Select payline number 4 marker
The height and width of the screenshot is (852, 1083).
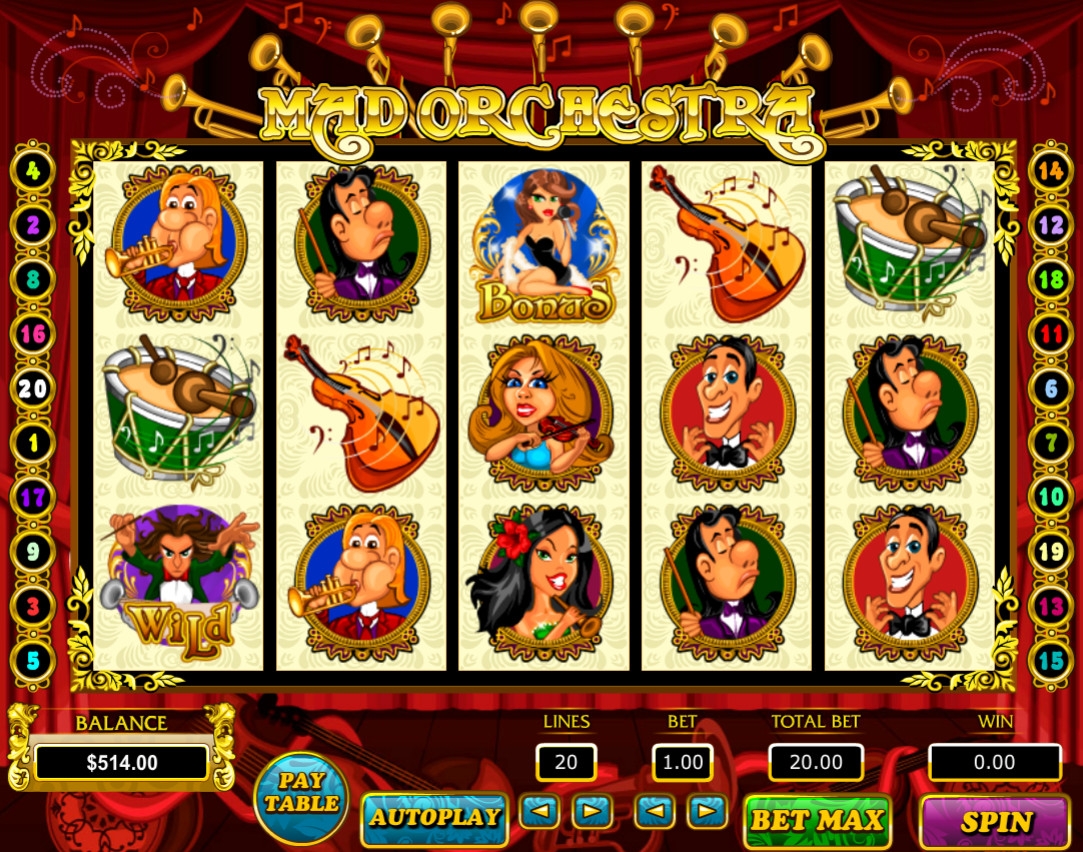coord(33,170)
